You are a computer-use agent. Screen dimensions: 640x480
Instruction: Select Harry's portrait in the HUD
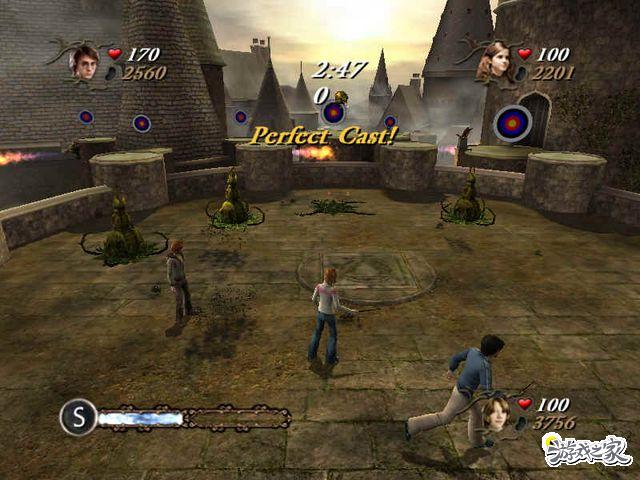(84, 61)
